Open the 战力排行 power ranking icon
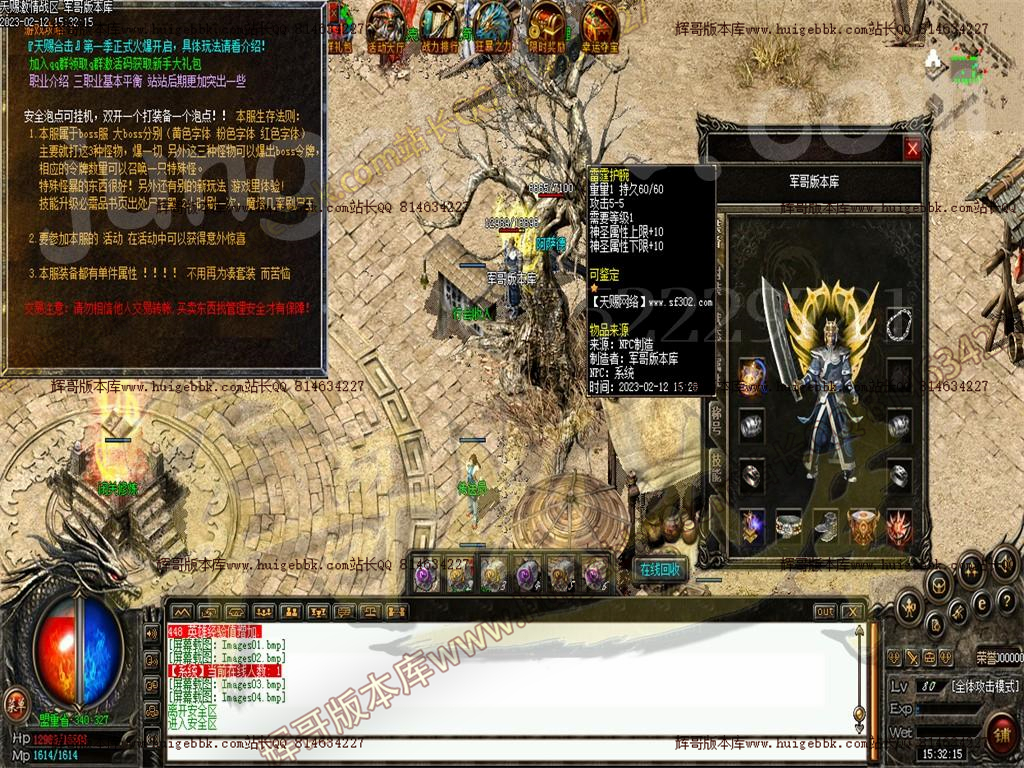 tap(440, 27)
